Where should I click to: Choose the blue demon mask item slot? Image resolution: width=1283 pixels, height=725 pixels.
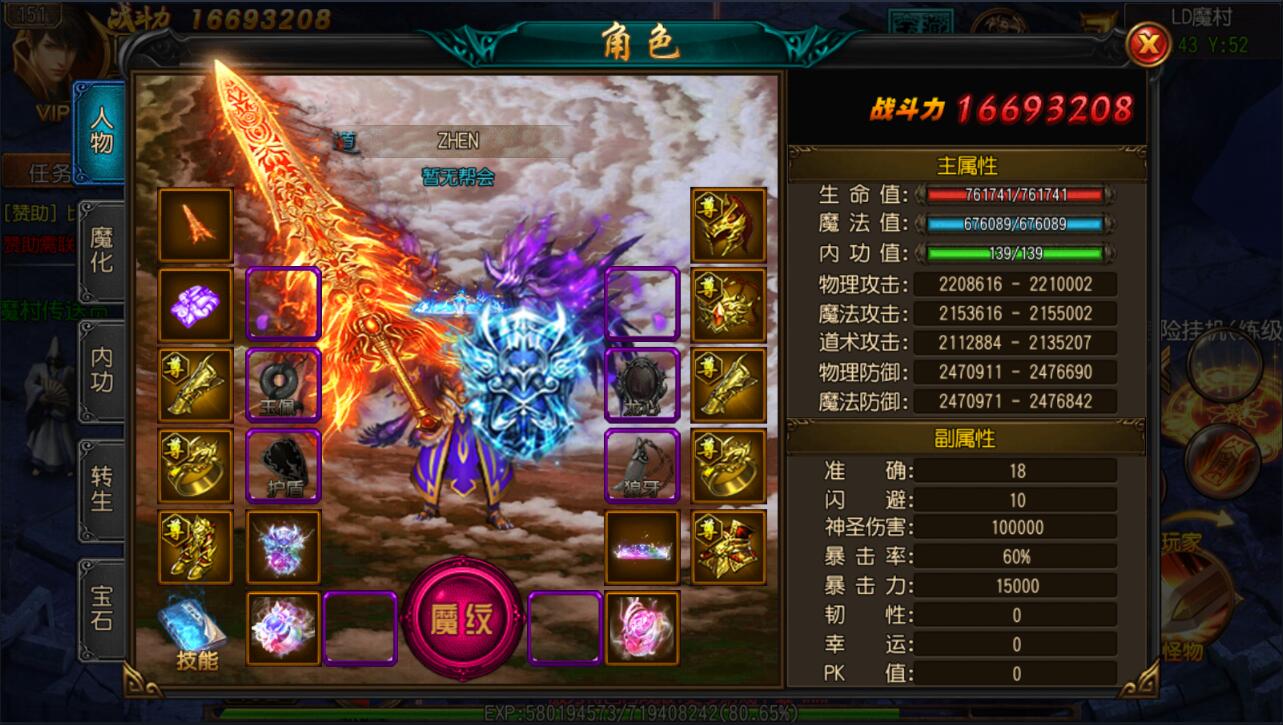click(284, 547)
